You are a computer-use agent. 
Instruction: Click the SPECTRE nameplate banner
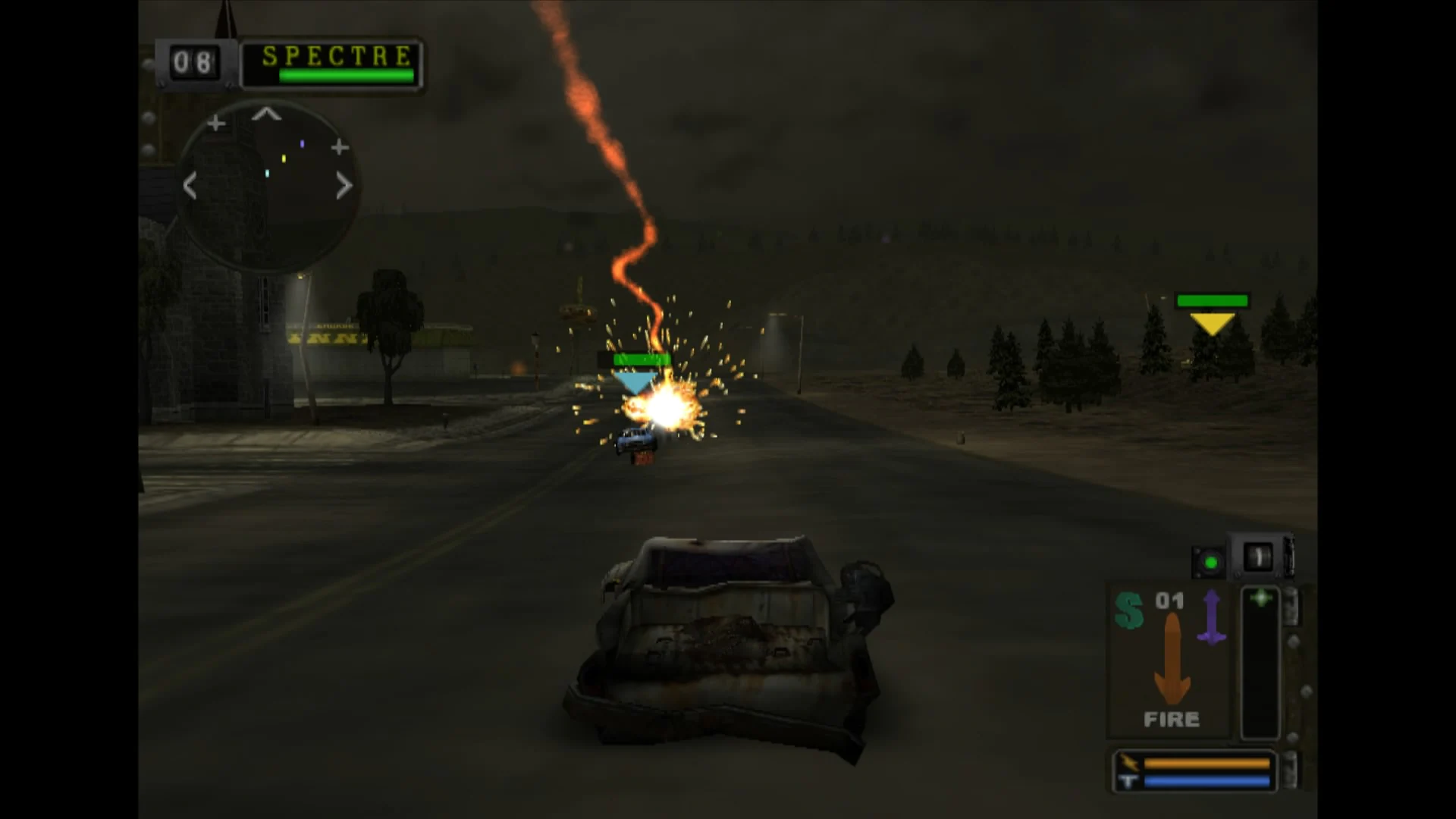coord(335,55)
